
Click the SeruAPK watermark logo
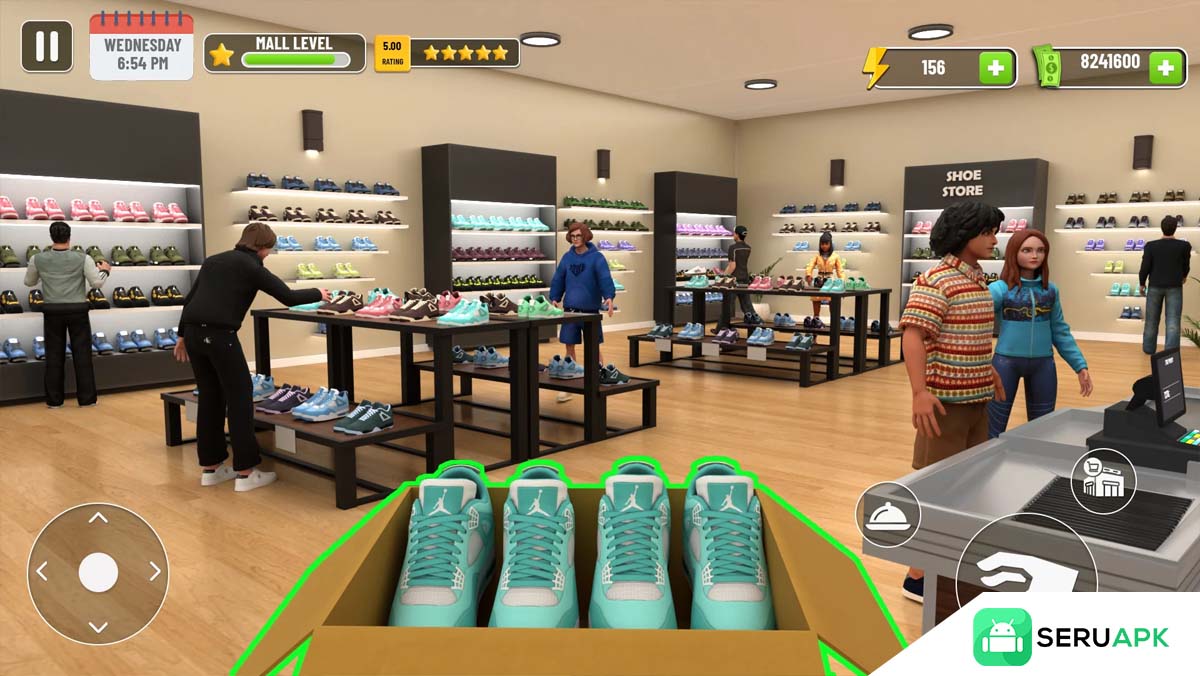coord(1072,637)
